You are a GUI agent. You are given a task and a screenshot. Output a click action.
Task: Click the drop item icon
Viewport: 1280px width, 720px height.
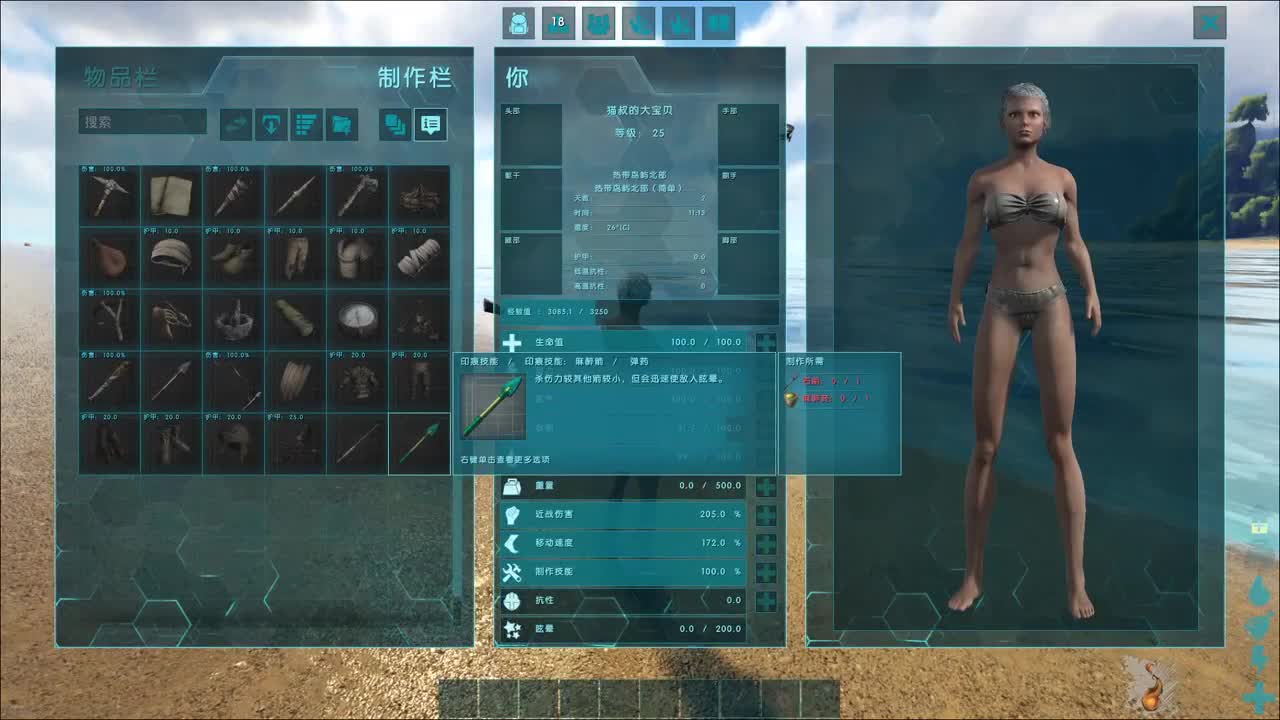coord(270,123)
